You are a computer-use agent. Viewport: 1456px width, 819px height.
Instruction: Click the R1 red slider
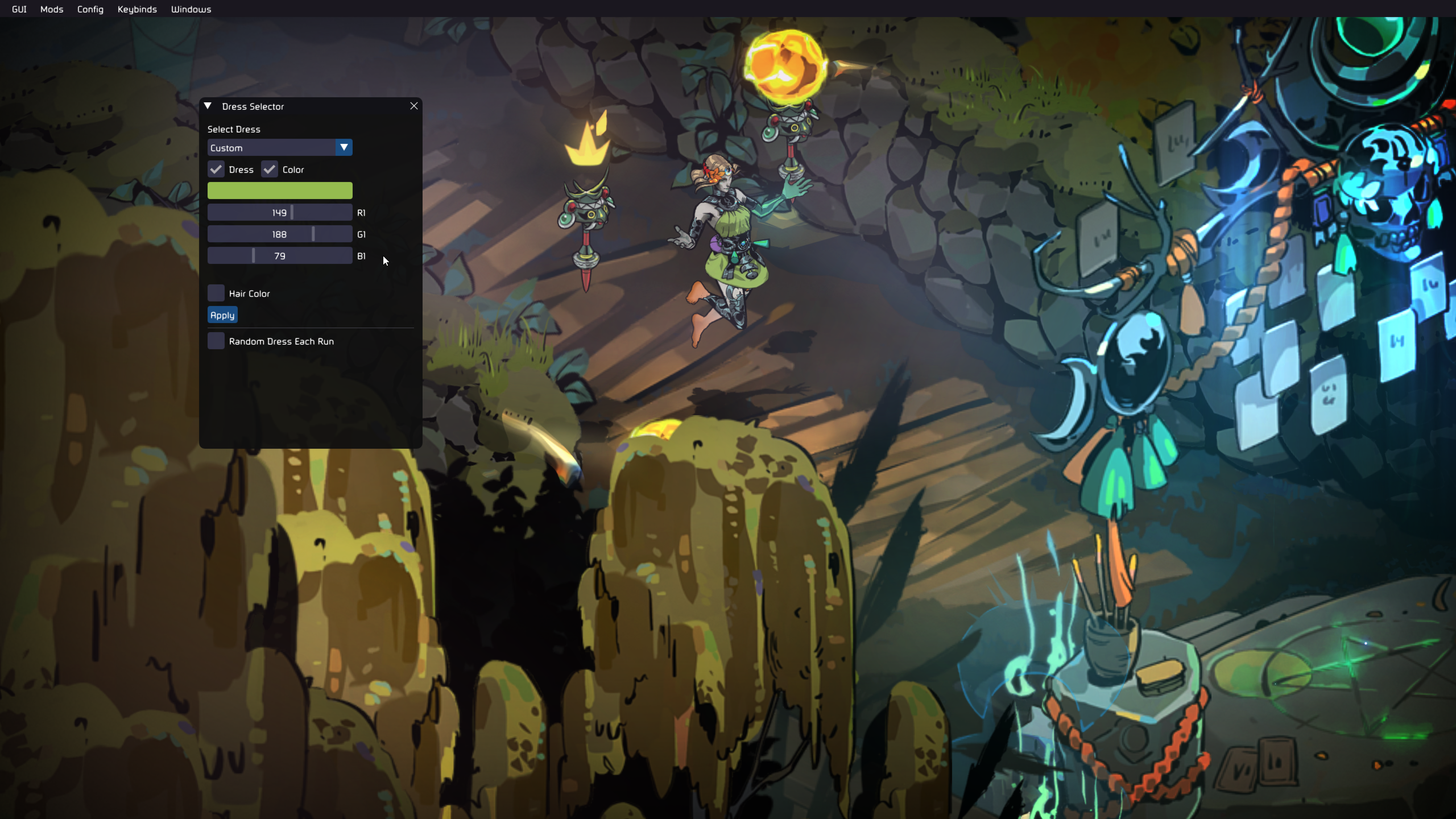click(x=280, y=212)
